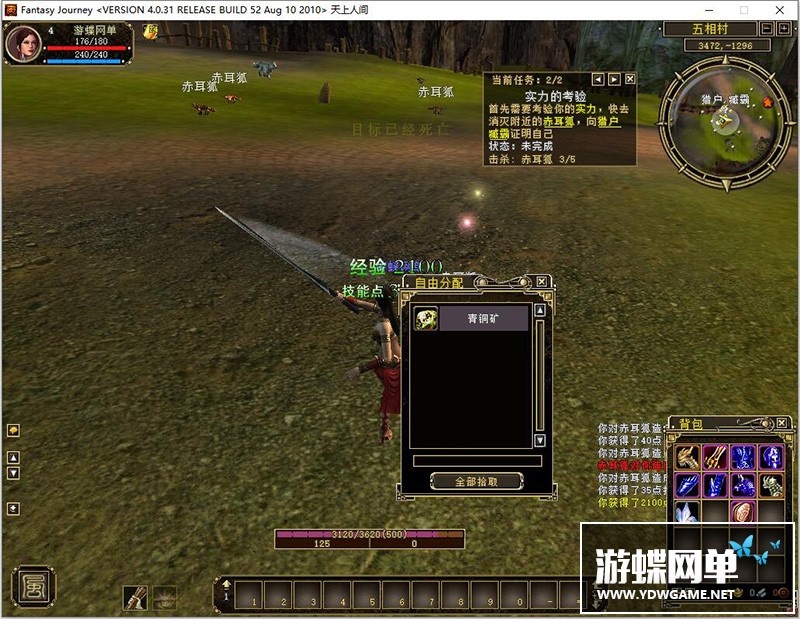Show the previous quest in tracker

598,79
